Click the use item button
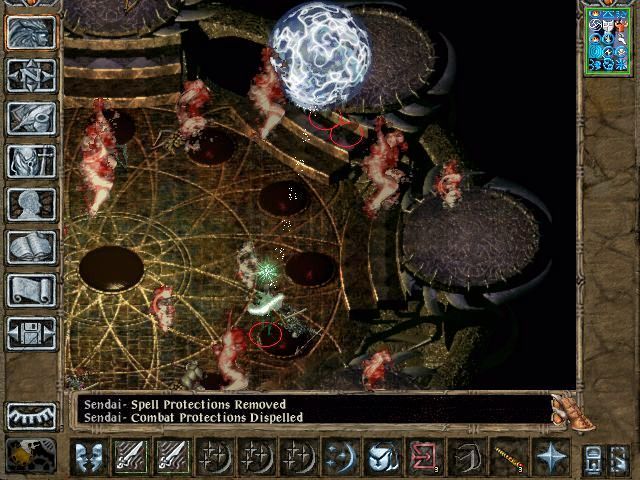The height and width of the screenshot is (480, 640). tap(381, 457)
